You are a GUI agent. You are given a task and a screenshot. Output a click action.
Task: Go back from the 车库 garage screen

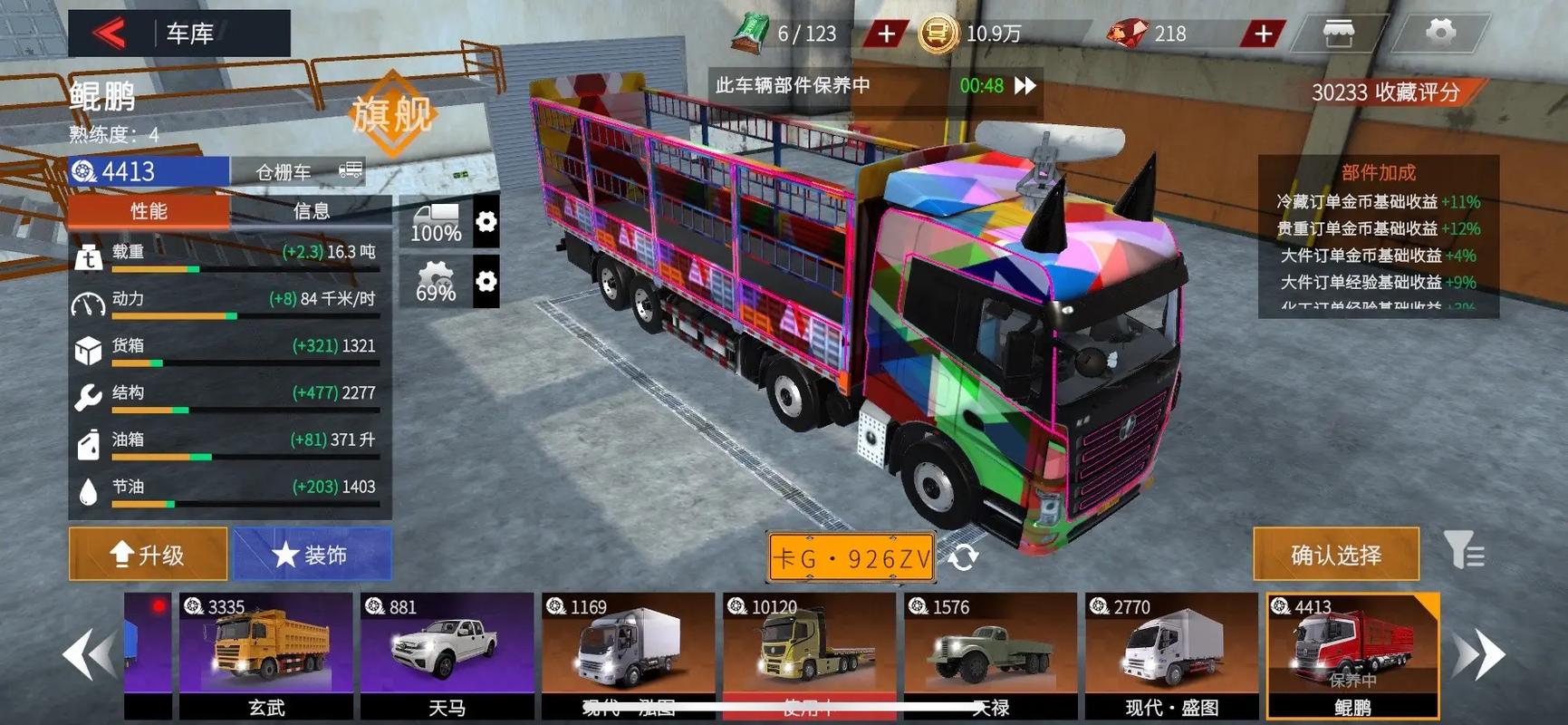110,34
